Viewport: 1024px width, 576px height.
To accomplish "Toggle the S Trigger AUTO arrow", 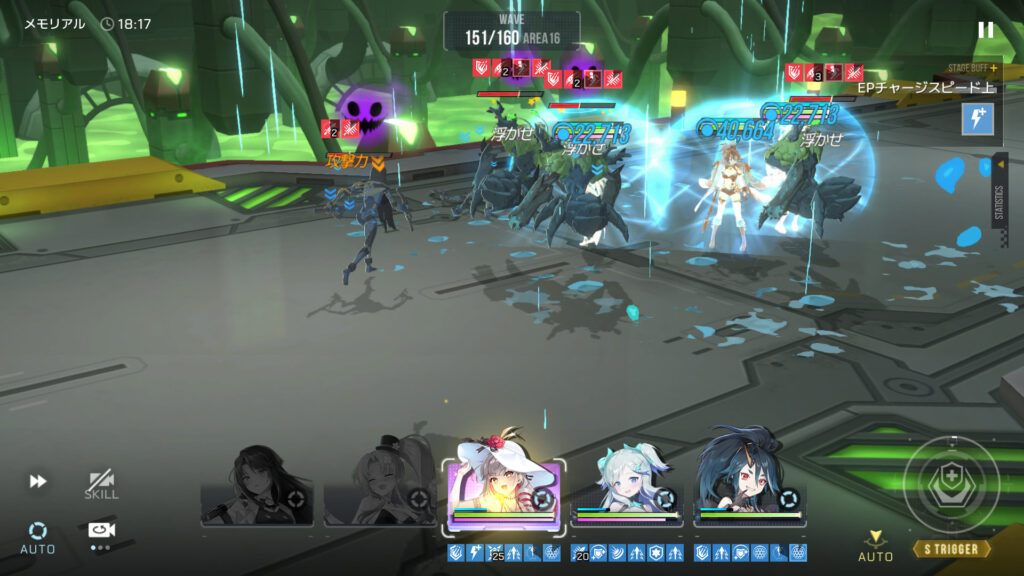I will (x=875, y=545).
